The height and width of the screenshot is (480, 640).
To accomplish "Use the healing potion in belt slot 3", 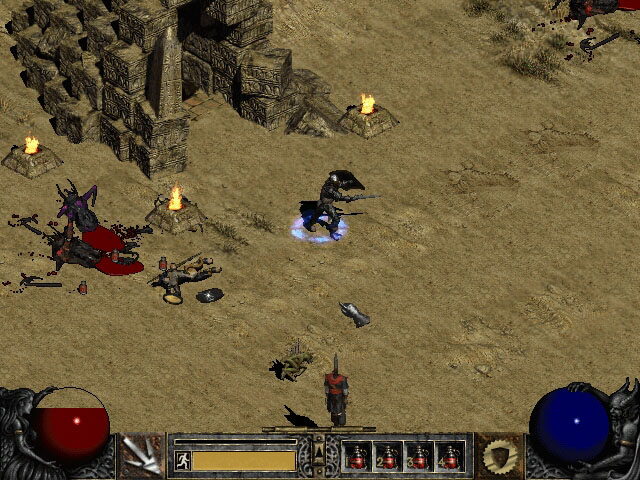I will pos(419,456).
